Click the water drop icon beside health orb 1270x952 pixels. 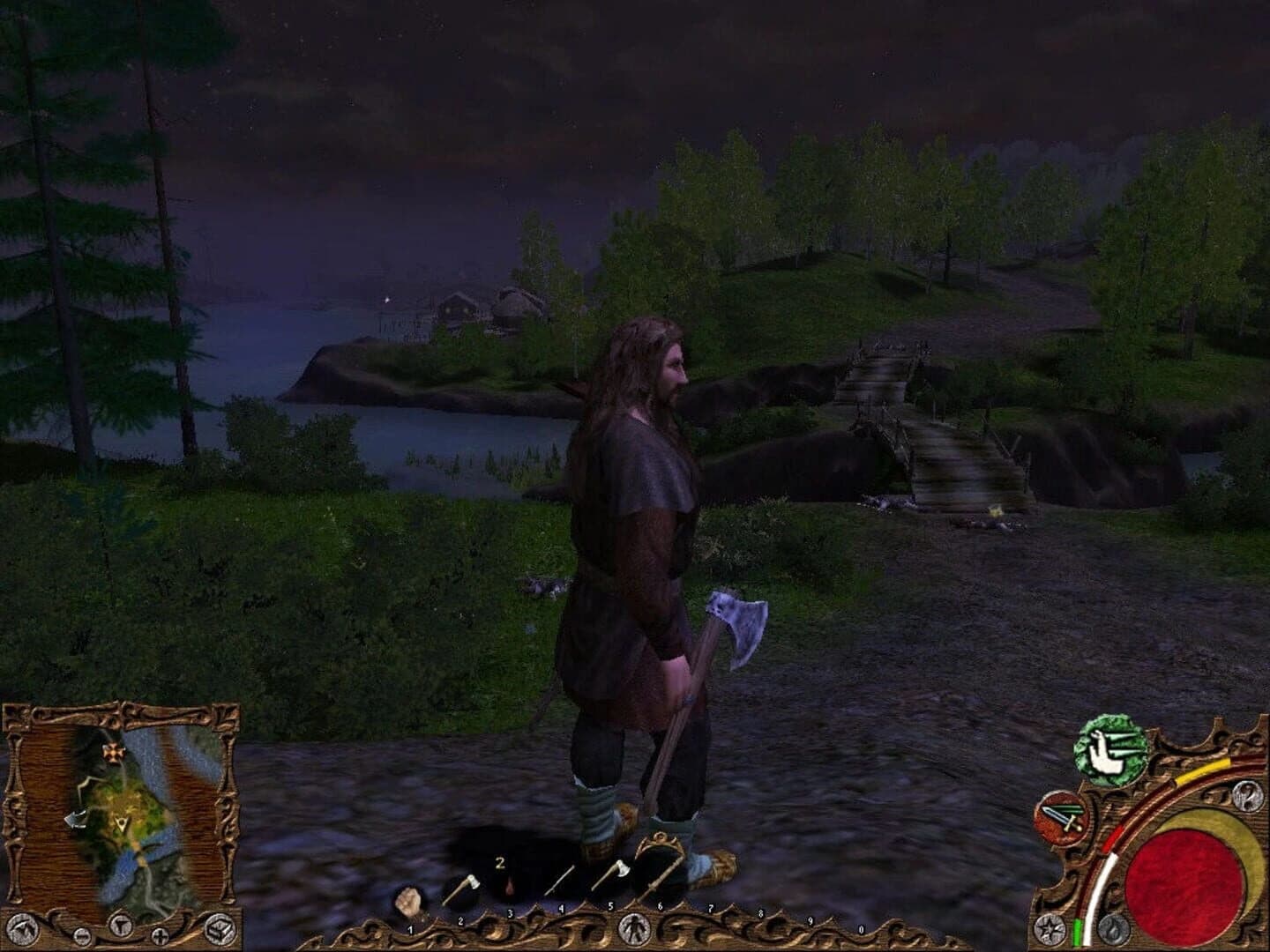[x=1114, y=928]
